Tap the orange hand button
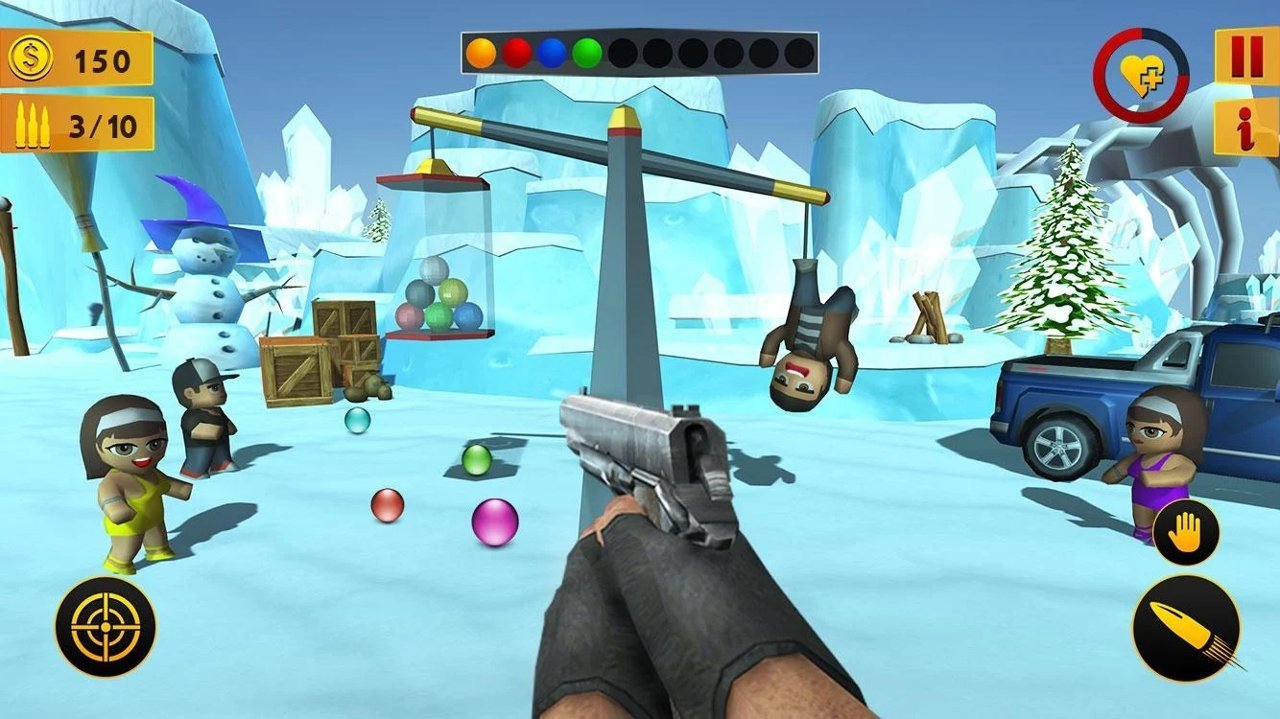Image resolution: width=1280 pixels, height=719 pixels. point(1186,532)
